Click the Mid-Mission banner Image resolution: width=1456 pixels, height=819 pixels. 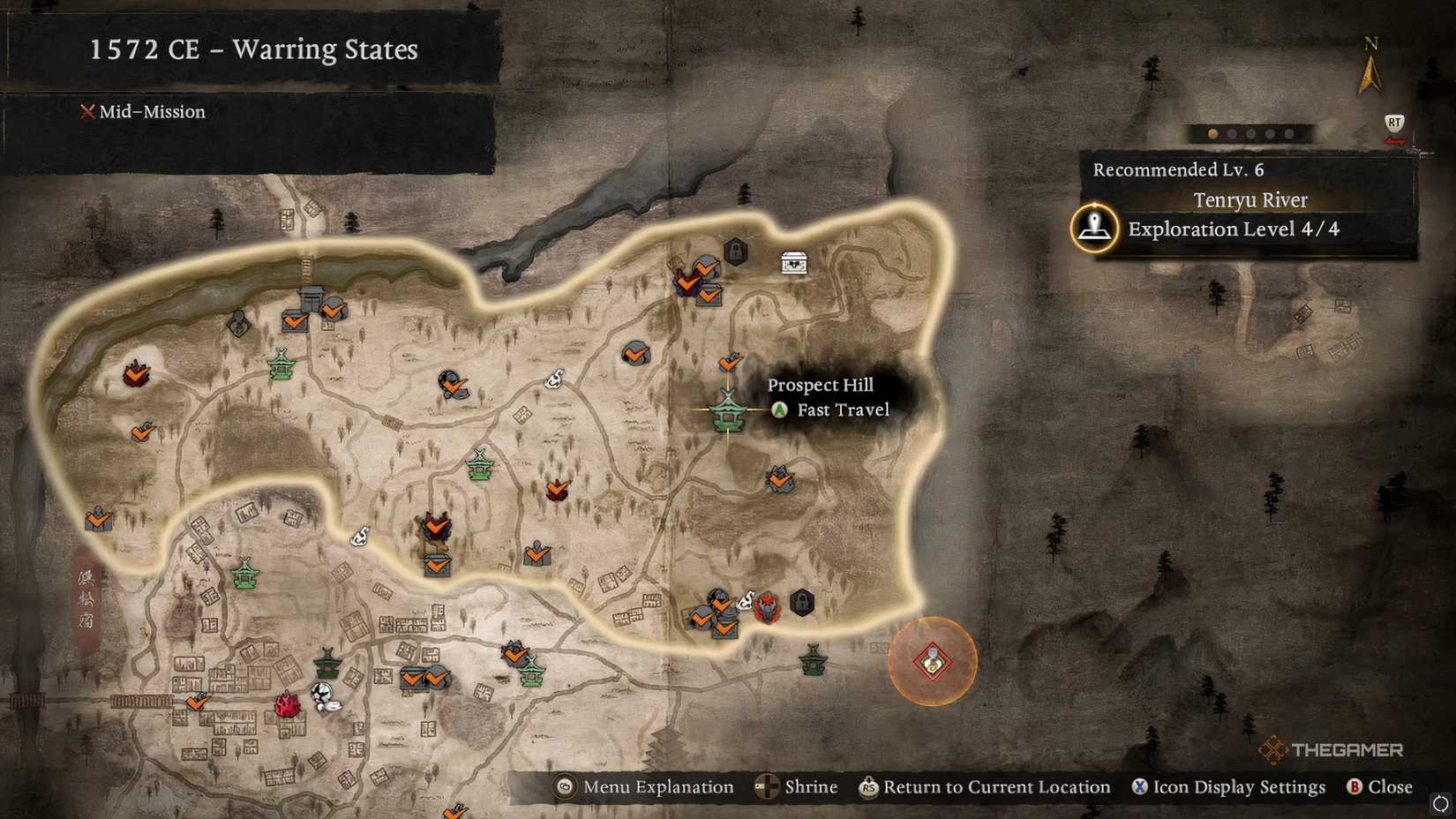tap(144, 112)
